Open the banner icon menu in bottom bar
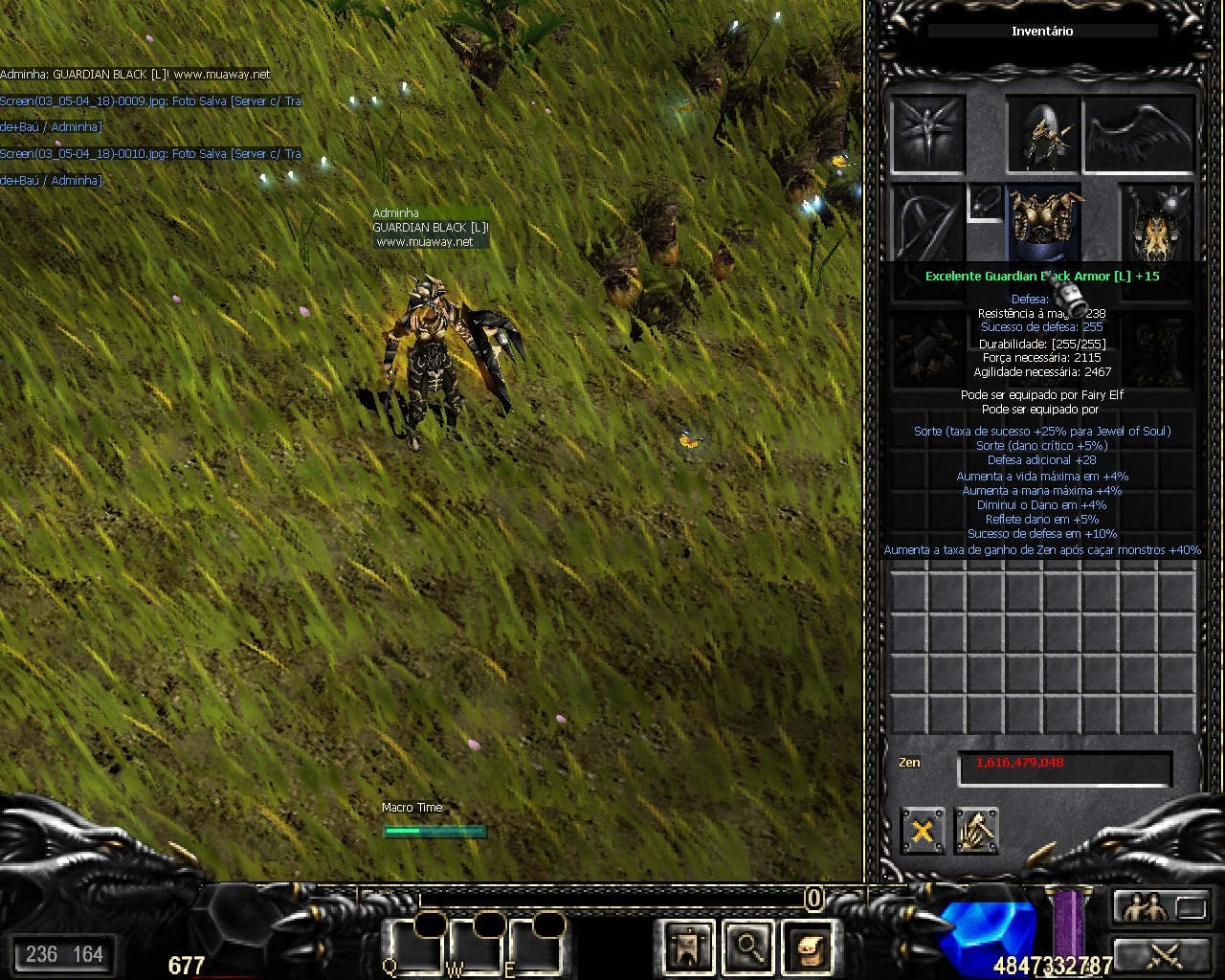This screenshot has height=980, width=1225. (x=688, y=947)
